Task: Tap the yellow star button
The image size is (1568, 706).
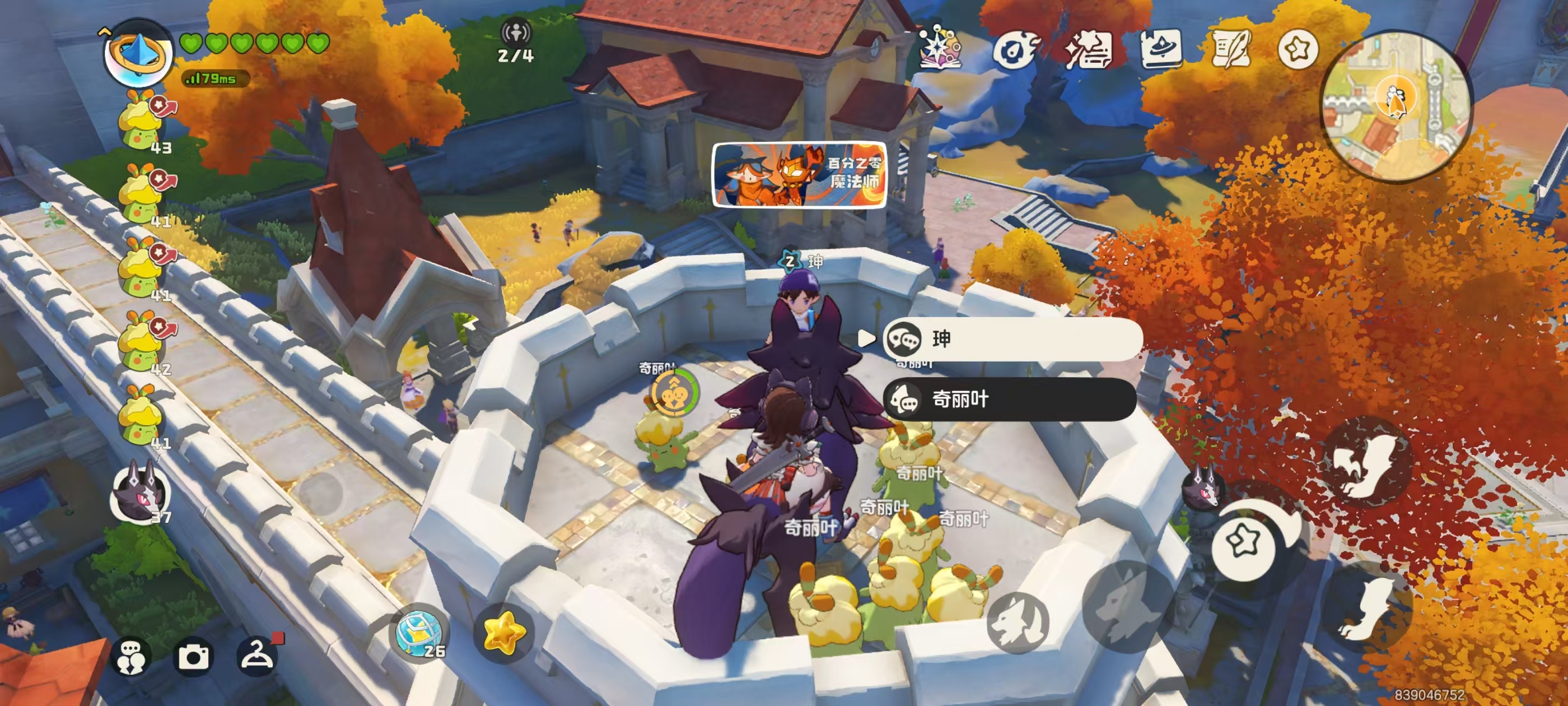Action: click(x=503, y=634)
